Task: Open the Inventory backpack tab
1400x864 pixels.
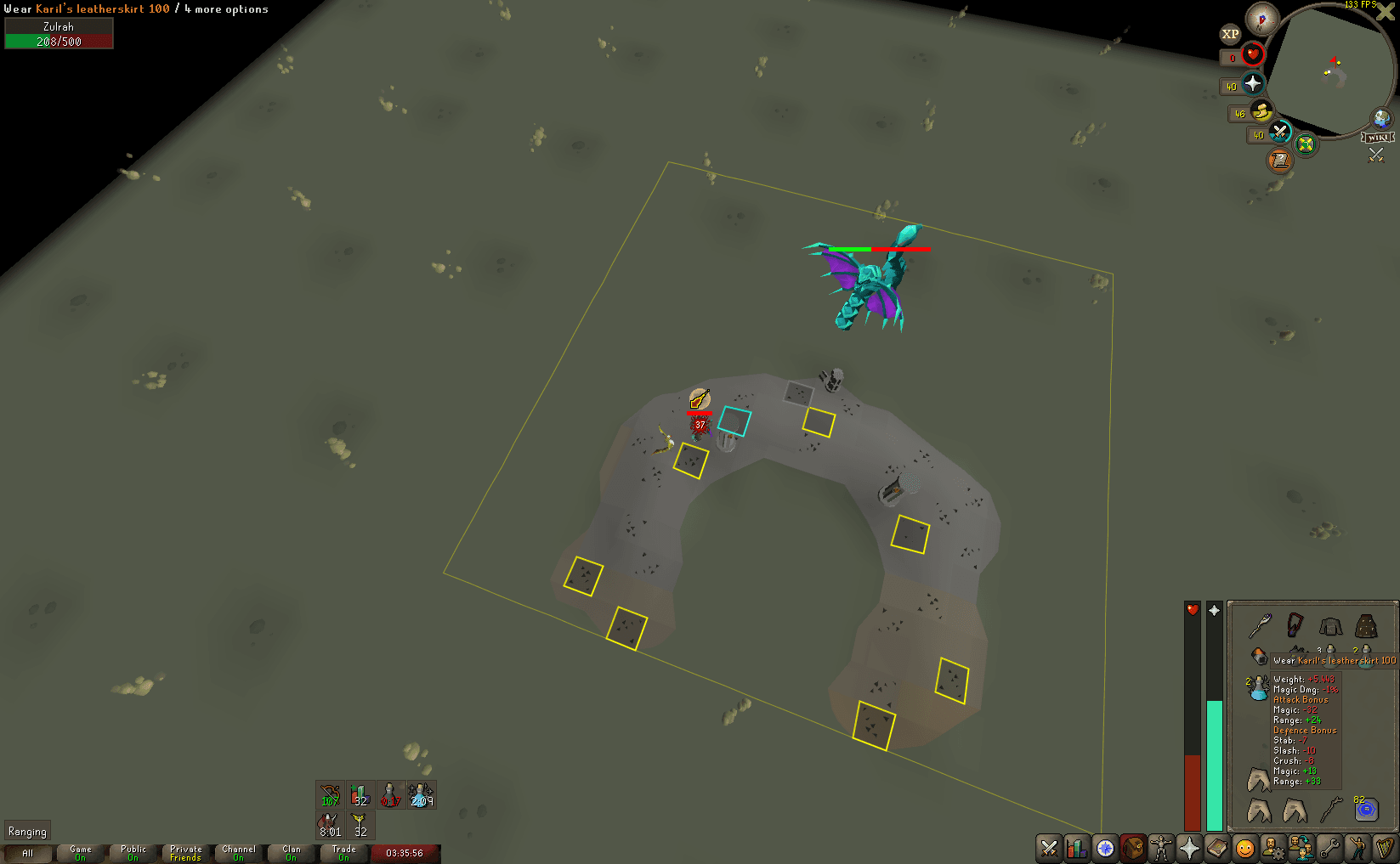Action: (1133, 848)
